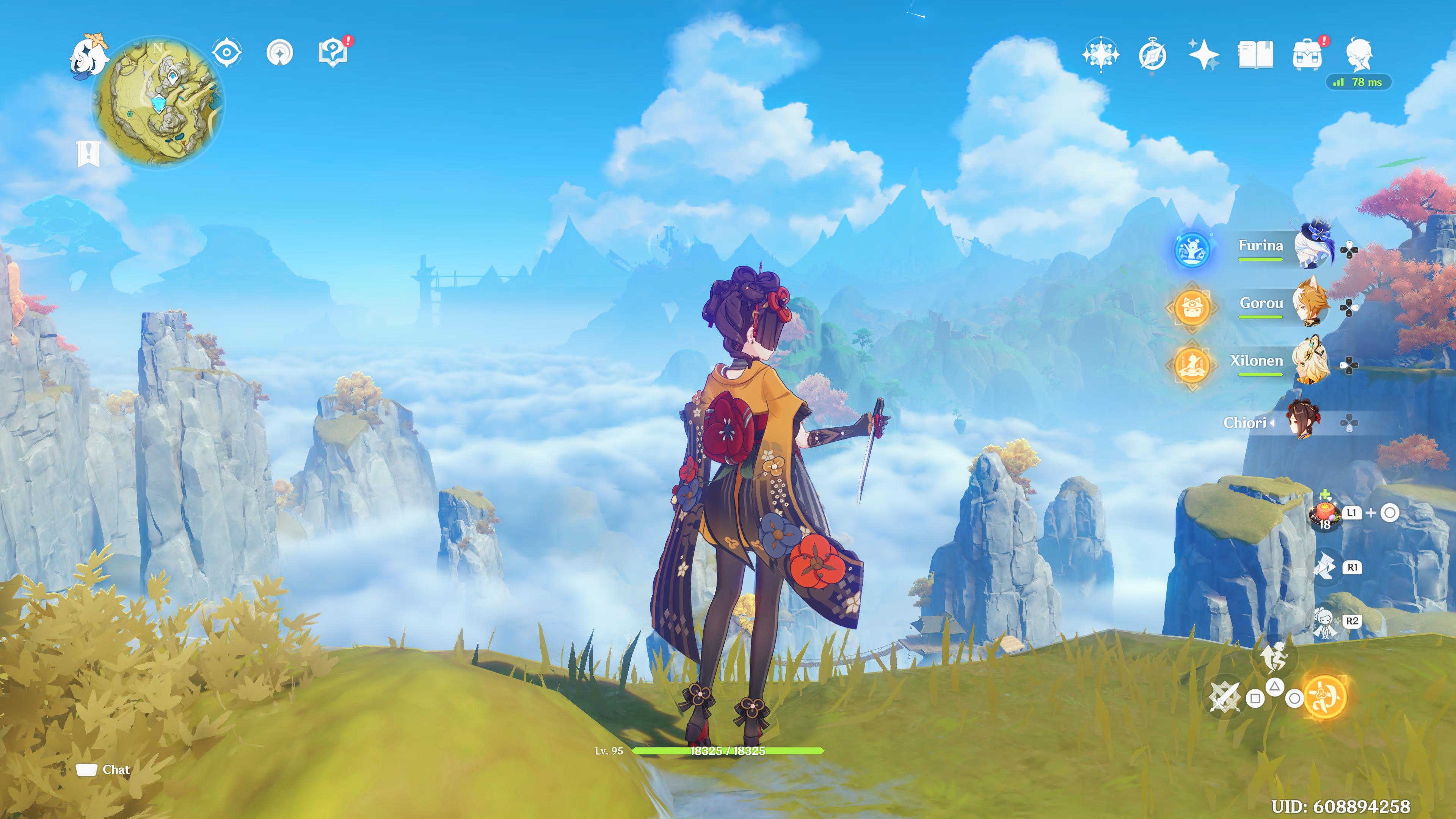
Task: Open the wish star icon
Action: coord(1203,55)
